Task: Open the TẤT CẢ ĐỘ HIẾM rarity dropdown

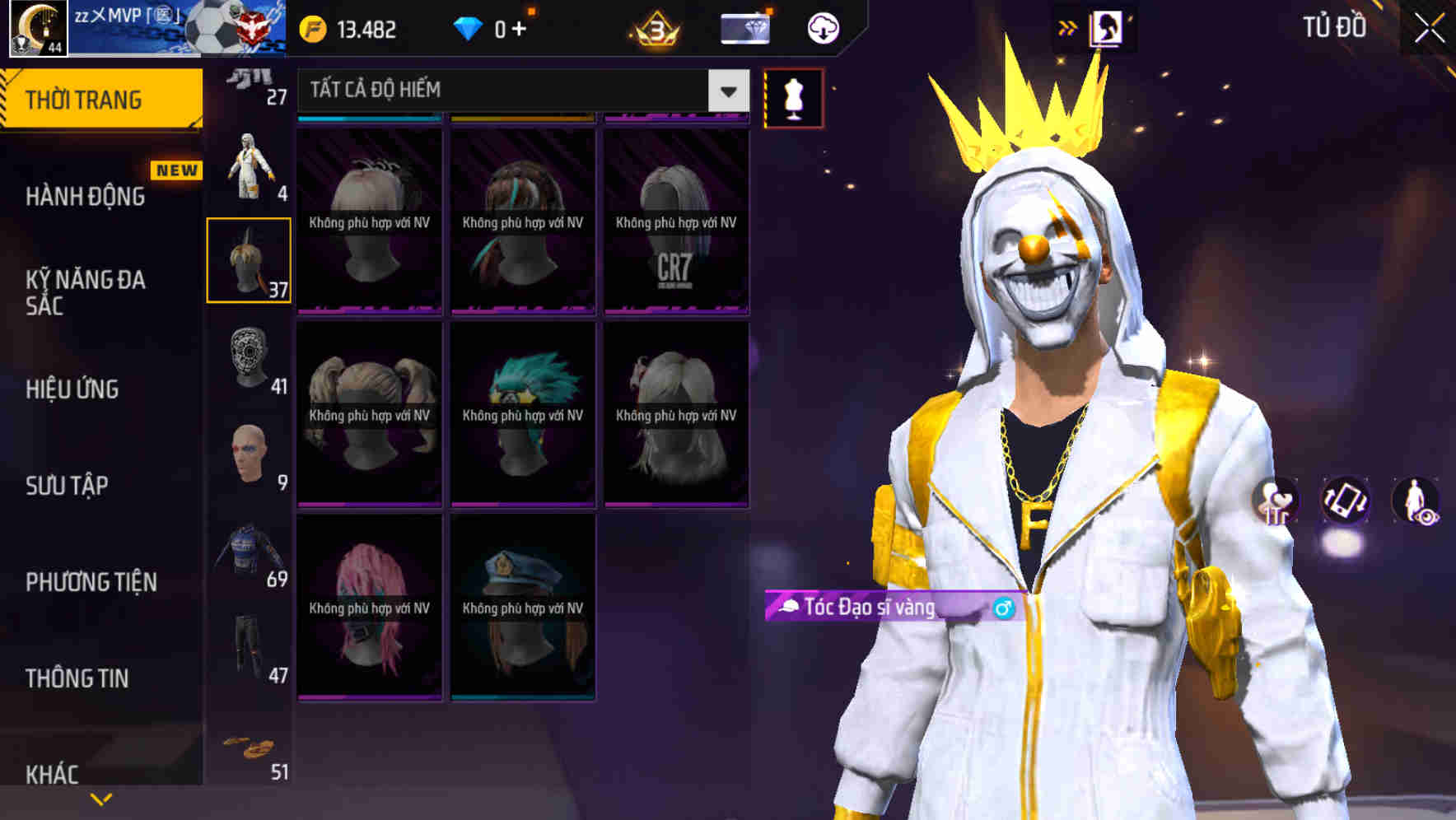Action: (519, 91)
